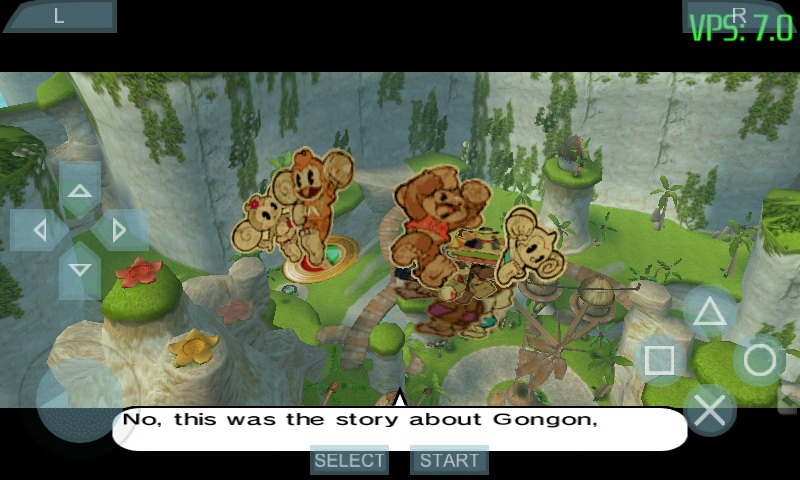
Task: Tap the START overlay button
Action: [449, 460]
